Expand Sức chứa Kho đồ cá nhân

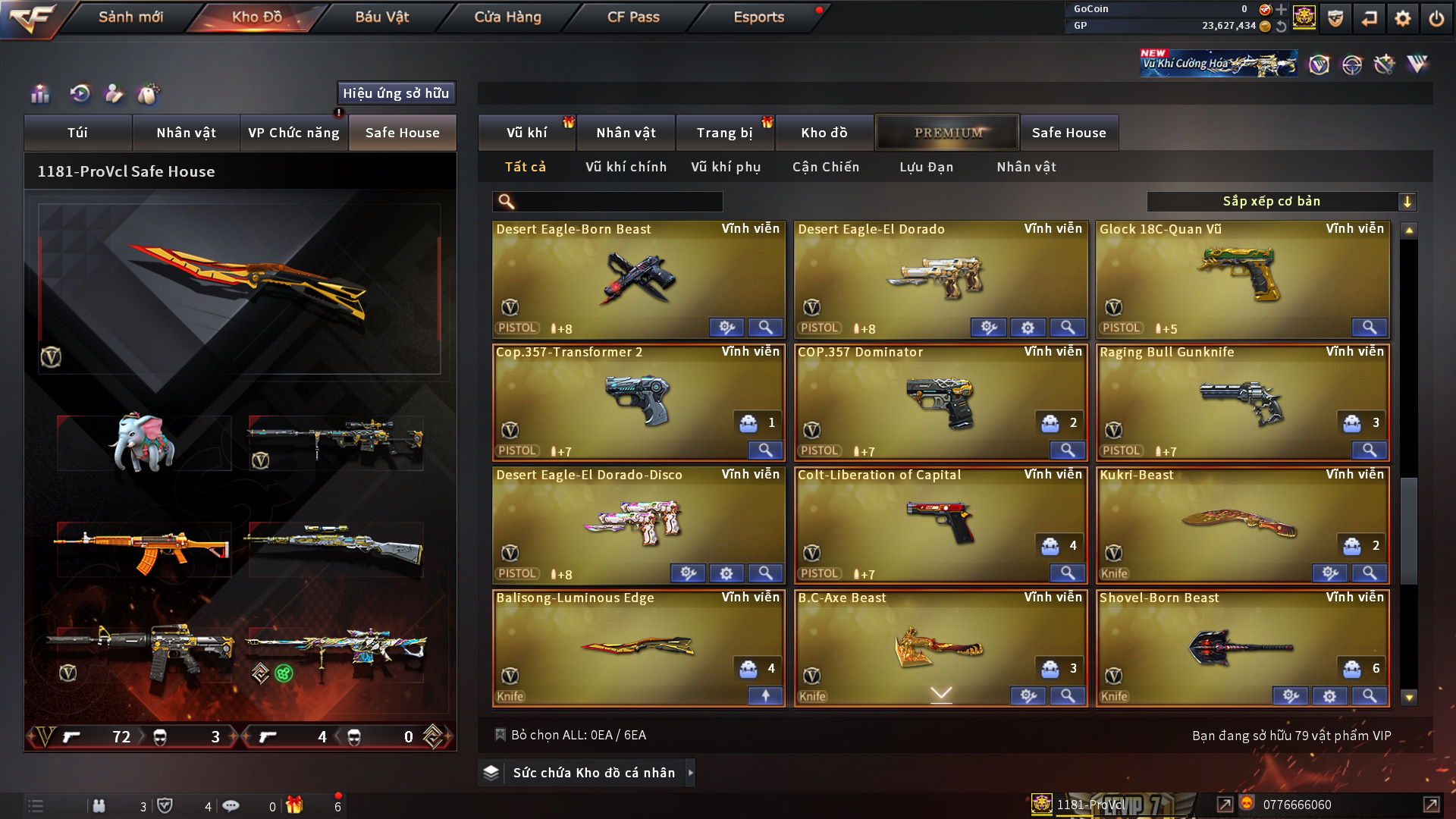click(593, 773)
